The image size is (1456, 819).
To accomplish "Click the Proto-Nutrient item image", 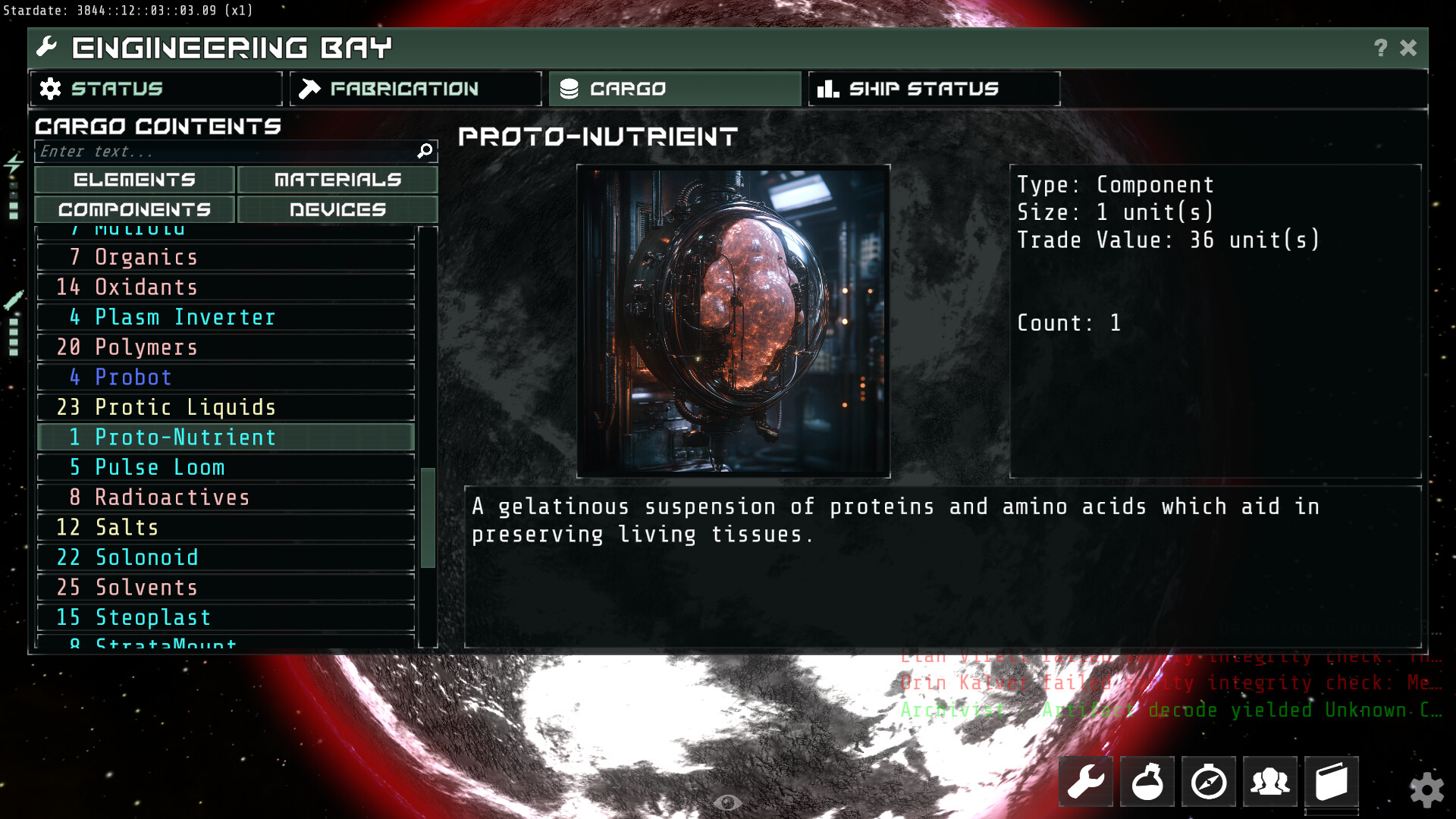I will click(733, 320).
